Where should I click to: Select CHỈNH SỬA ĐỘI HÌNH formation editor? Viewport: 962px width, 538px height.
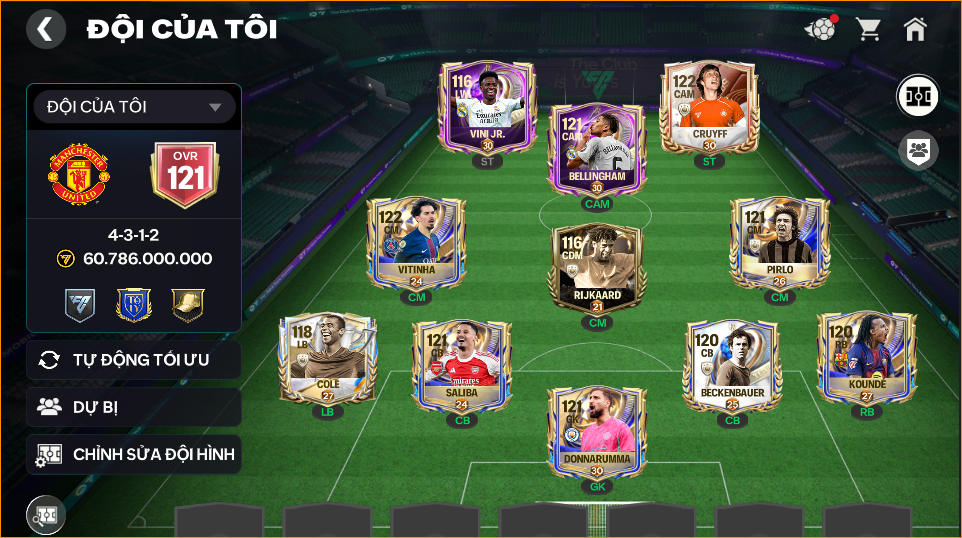[134, 455]
